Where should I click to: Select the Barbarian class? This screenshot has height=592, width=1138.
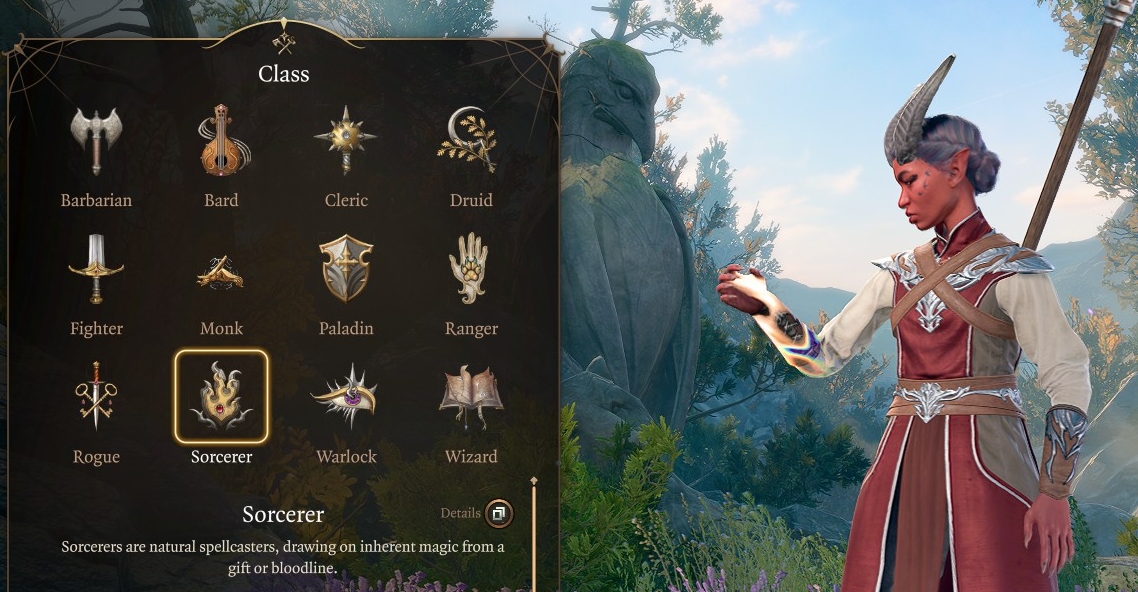[x=96, y=142]
